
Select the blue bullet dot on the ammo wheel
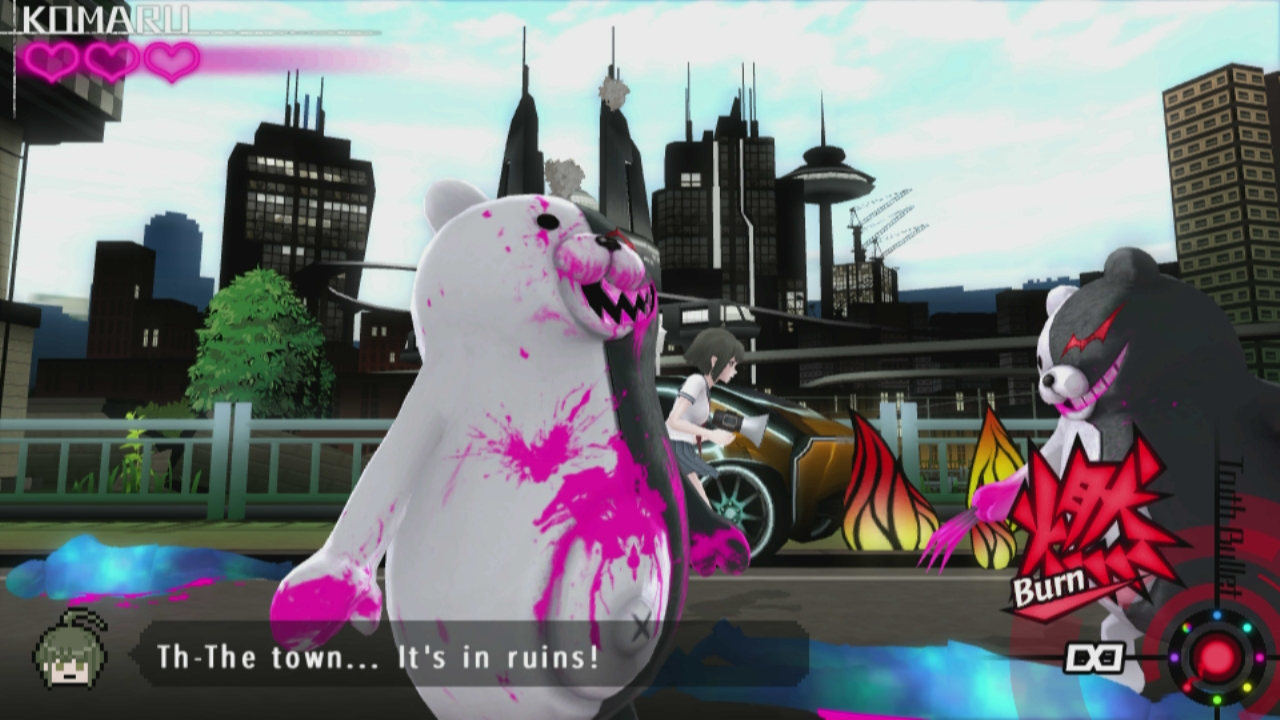coord(1217,615)
